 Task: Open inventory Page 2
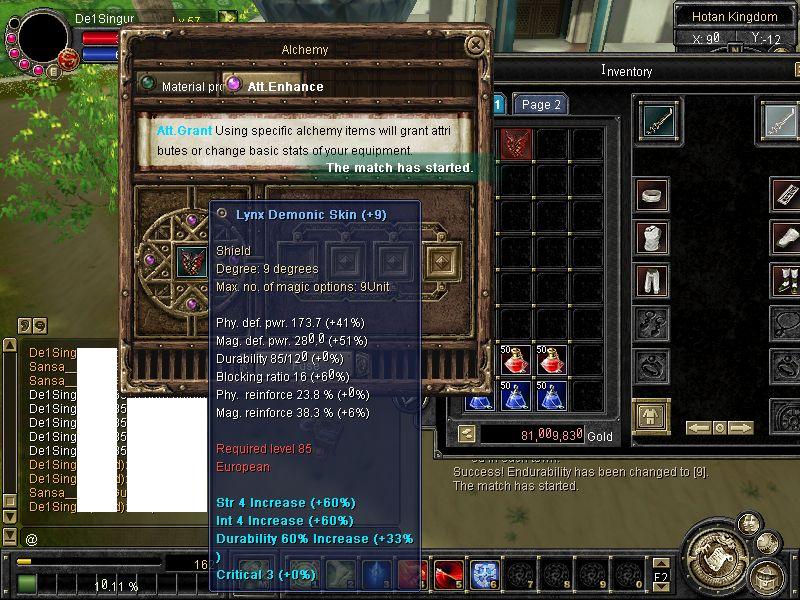tap(541, 104)
